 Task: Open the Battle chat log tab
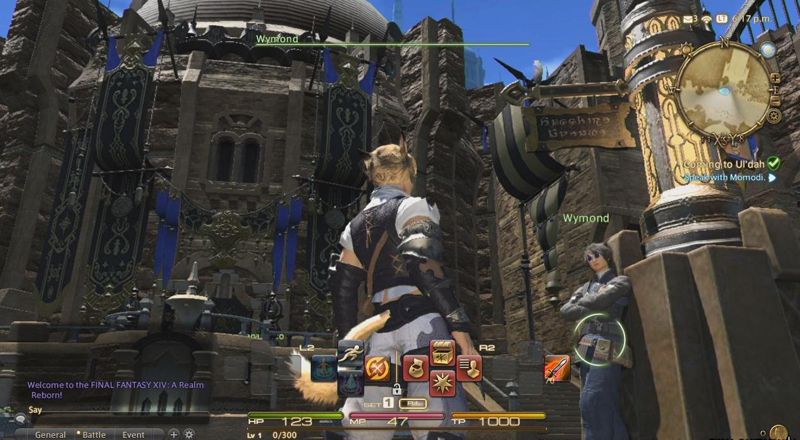94,435
